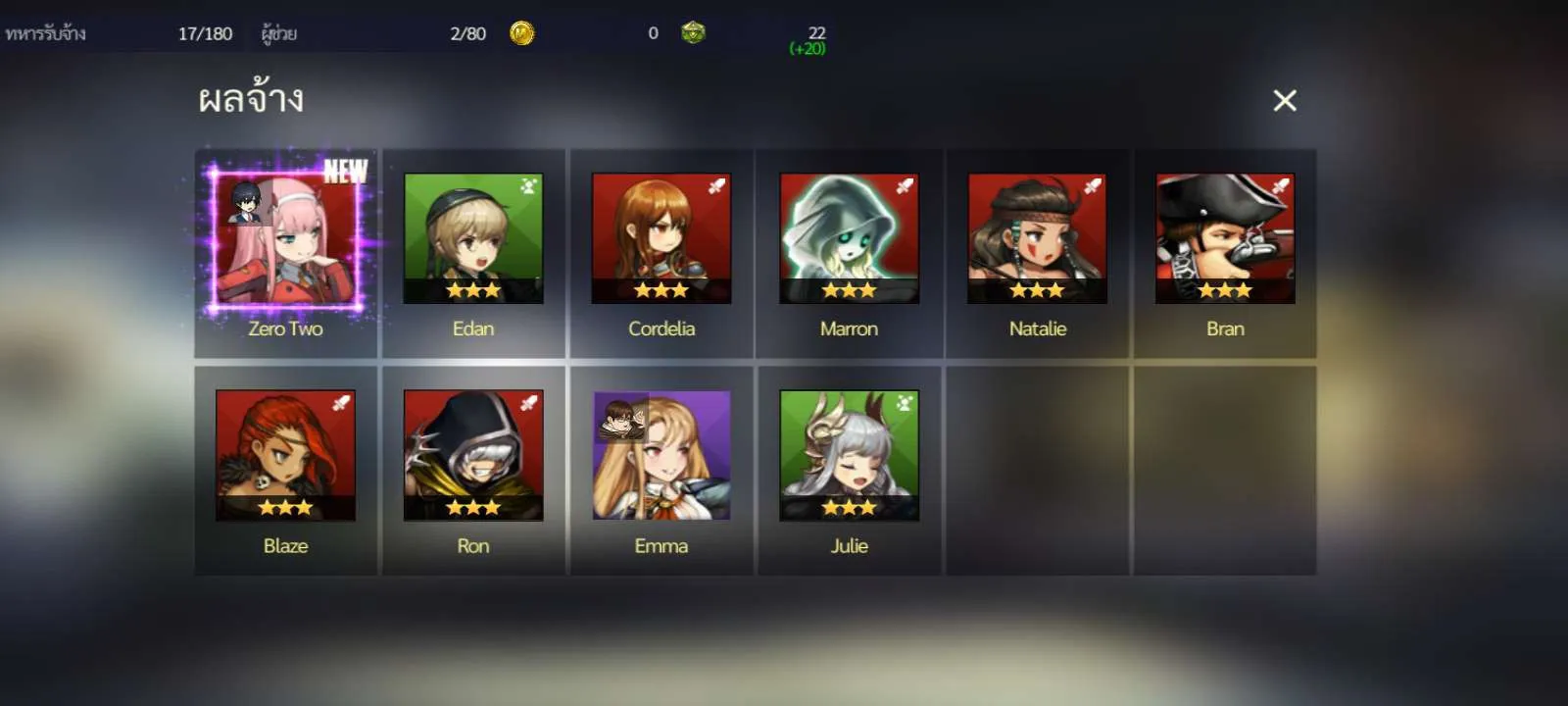
Task: Tap the gold coin currency icon
Action: pos(522,33)
